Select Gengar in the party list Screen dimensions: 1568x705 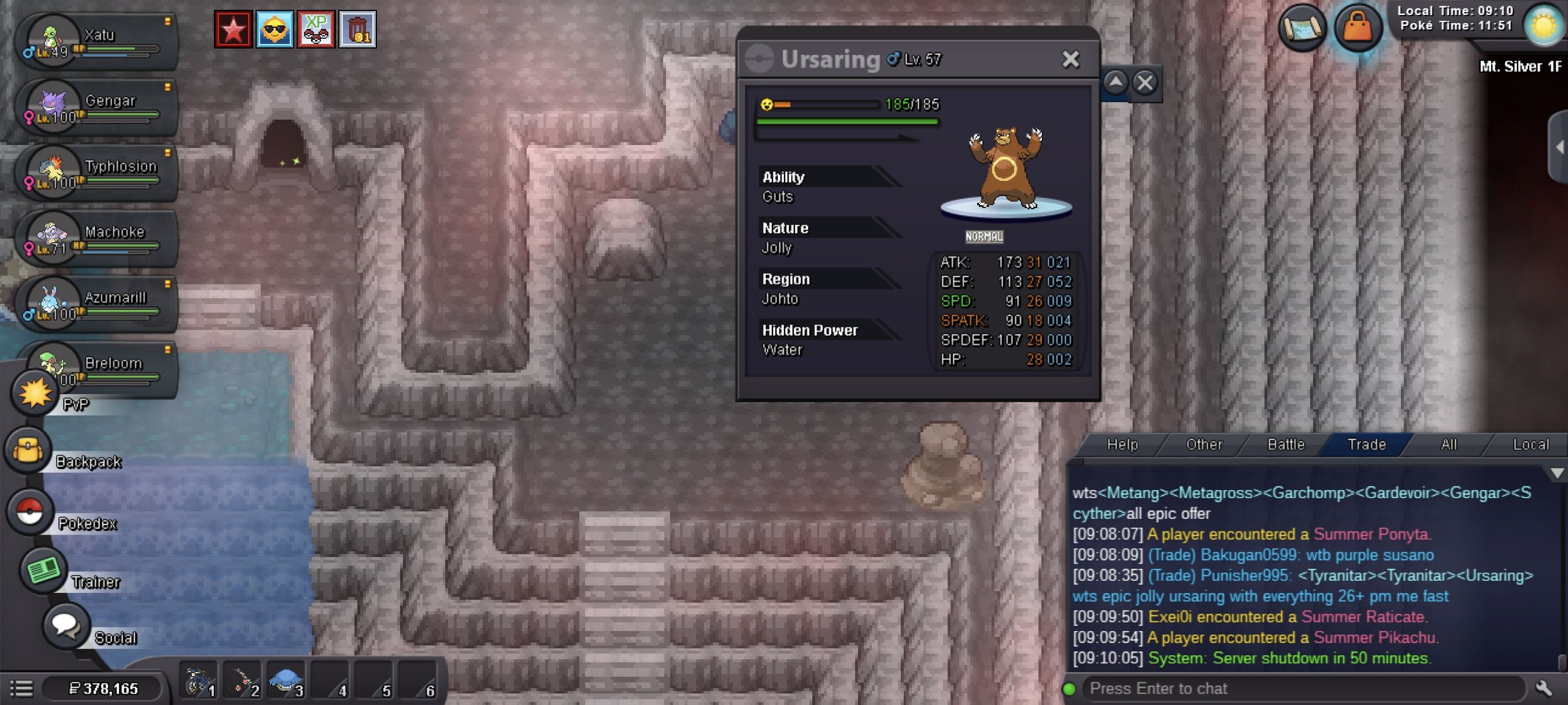coord(97,107)
